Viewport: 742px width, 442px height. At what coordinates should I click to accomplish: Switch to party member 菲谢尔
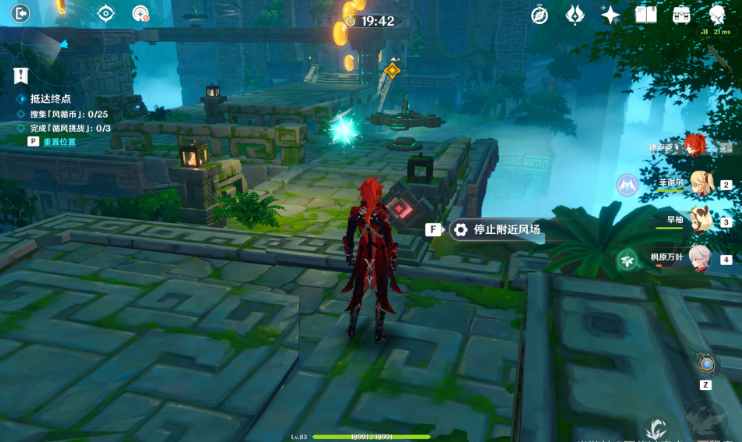tap(699, 183)
